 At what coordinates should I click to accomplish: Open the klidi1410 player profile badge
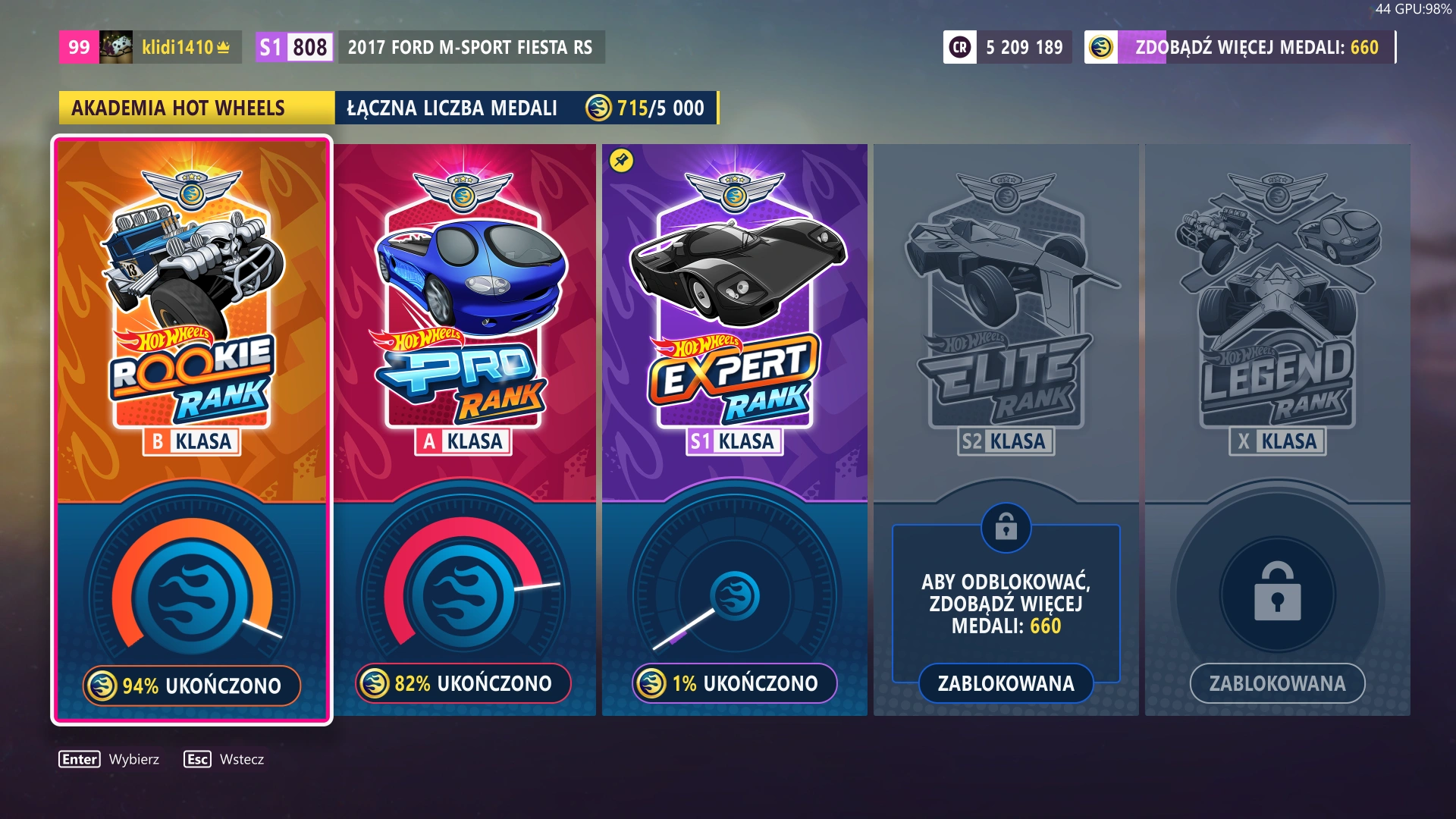(x=150, y=47)
